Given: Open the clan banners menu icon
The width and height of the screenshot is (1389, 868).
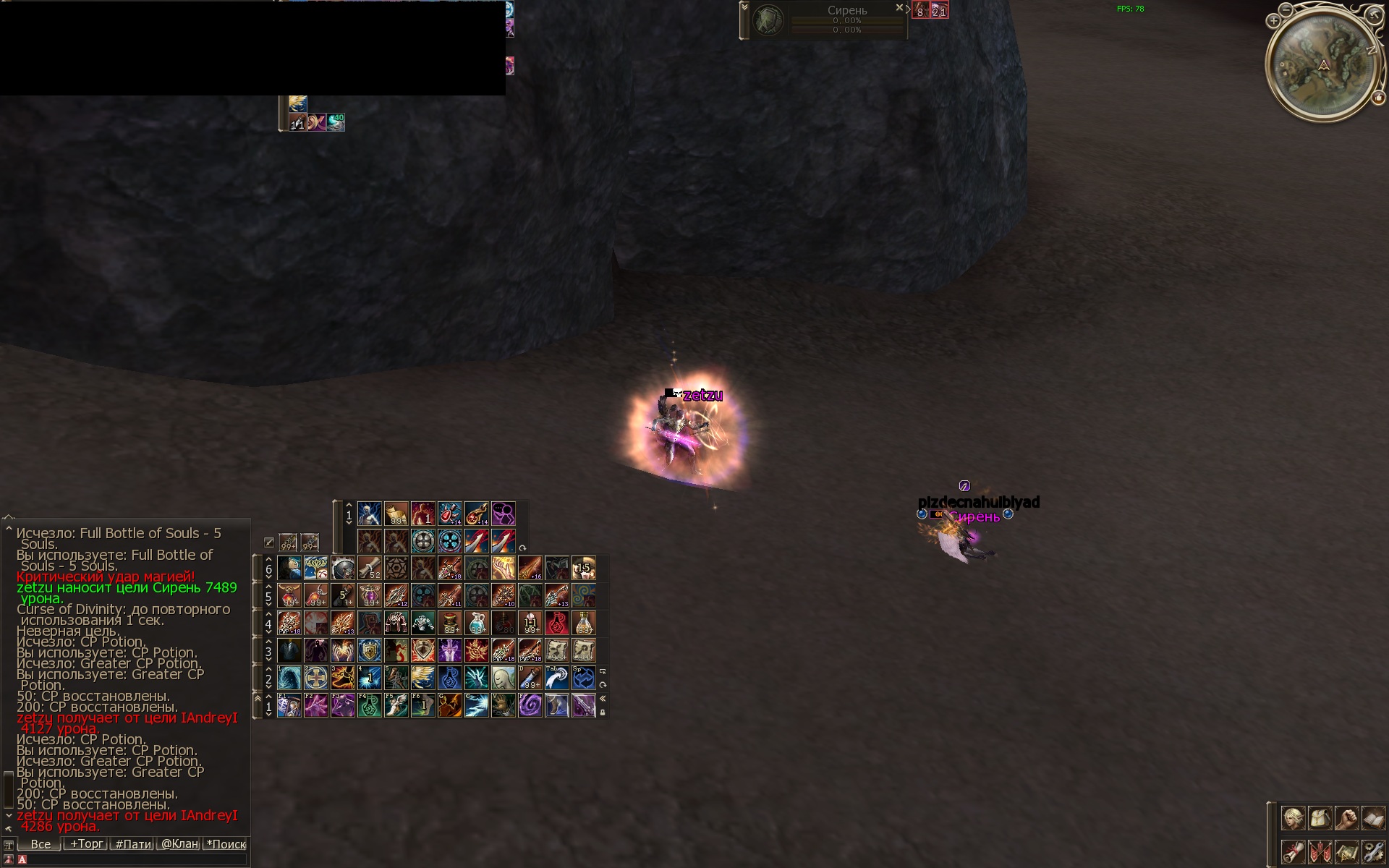Looking at the screenshot, I should point(1320,851).
